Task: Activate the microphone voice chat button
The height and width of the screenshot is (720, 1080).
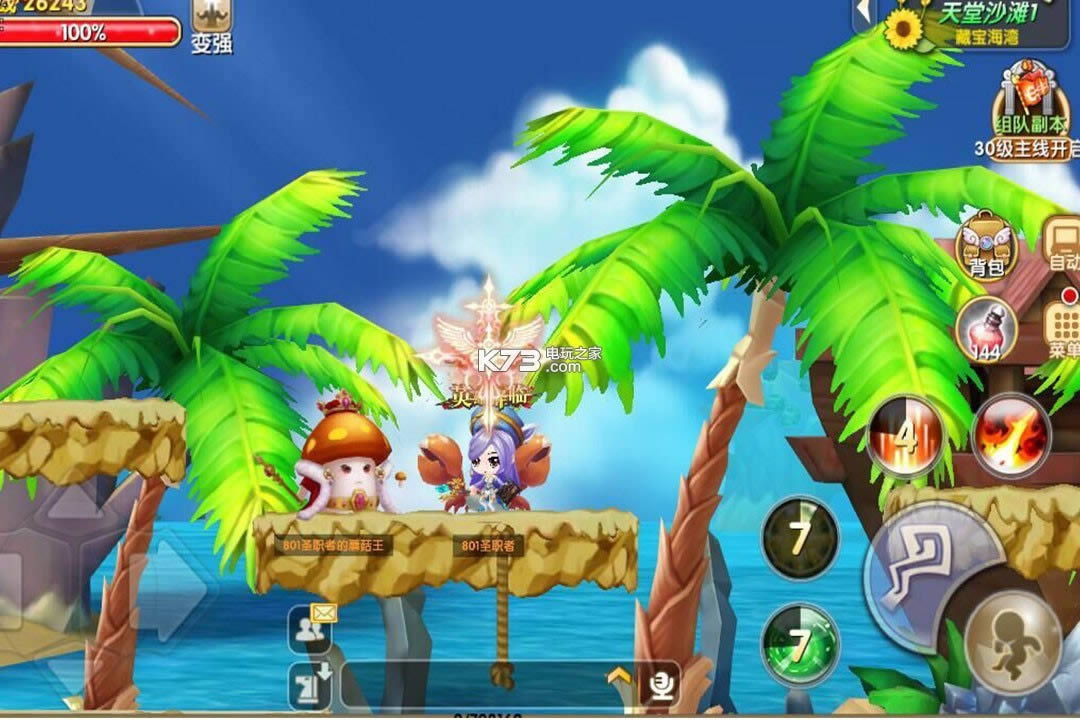Action: coord(659,684)
